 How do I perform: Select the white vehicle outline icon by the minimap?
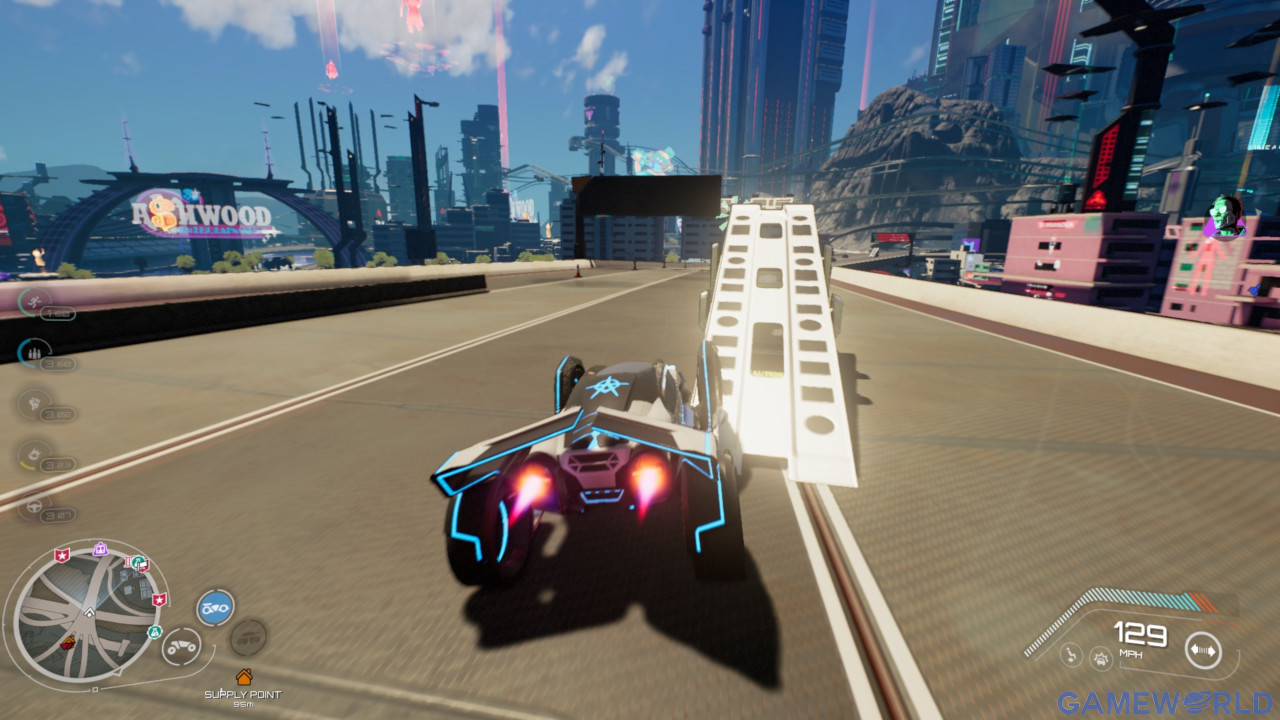tap(182, 647)
